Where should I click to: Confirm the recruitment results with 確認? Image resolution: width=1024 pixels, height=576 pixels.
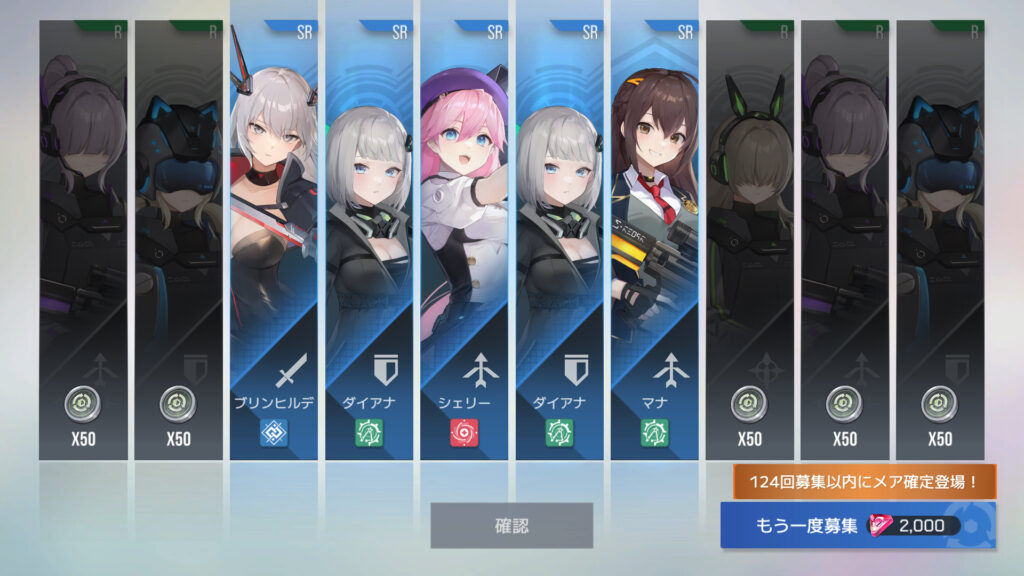pyautogui.click(x=511, y=525)
